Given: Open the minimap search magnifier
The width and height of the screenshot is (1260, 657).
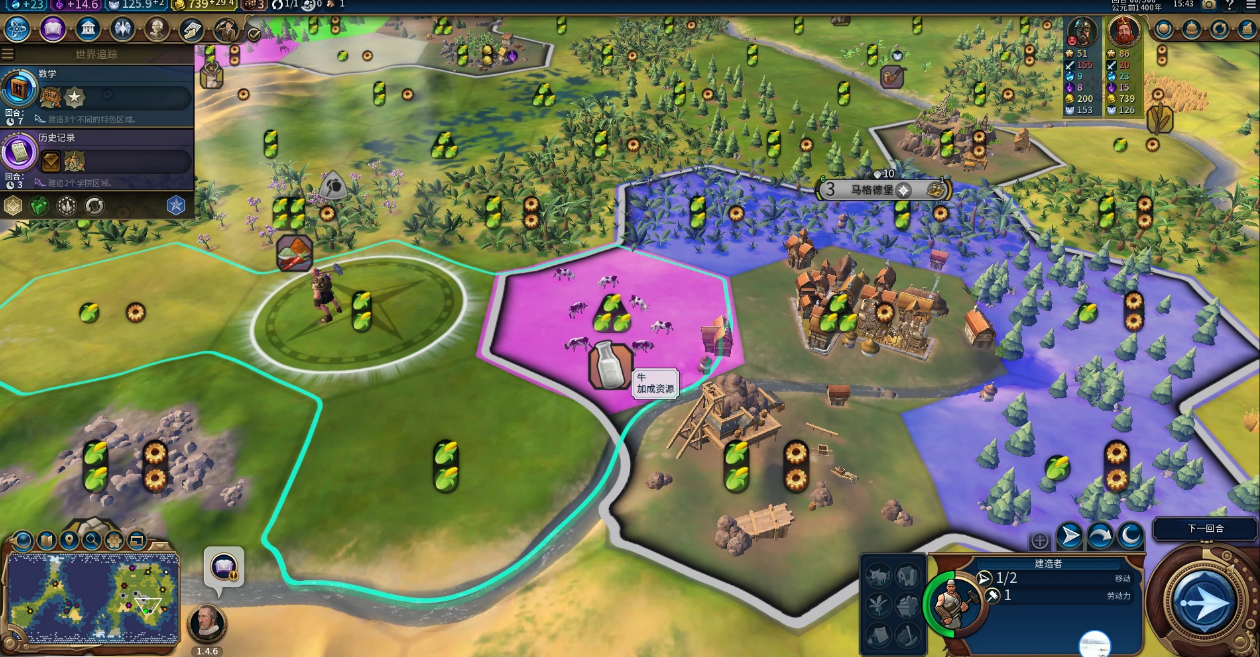Looking at the screenshot, I should tap(92, 541).
